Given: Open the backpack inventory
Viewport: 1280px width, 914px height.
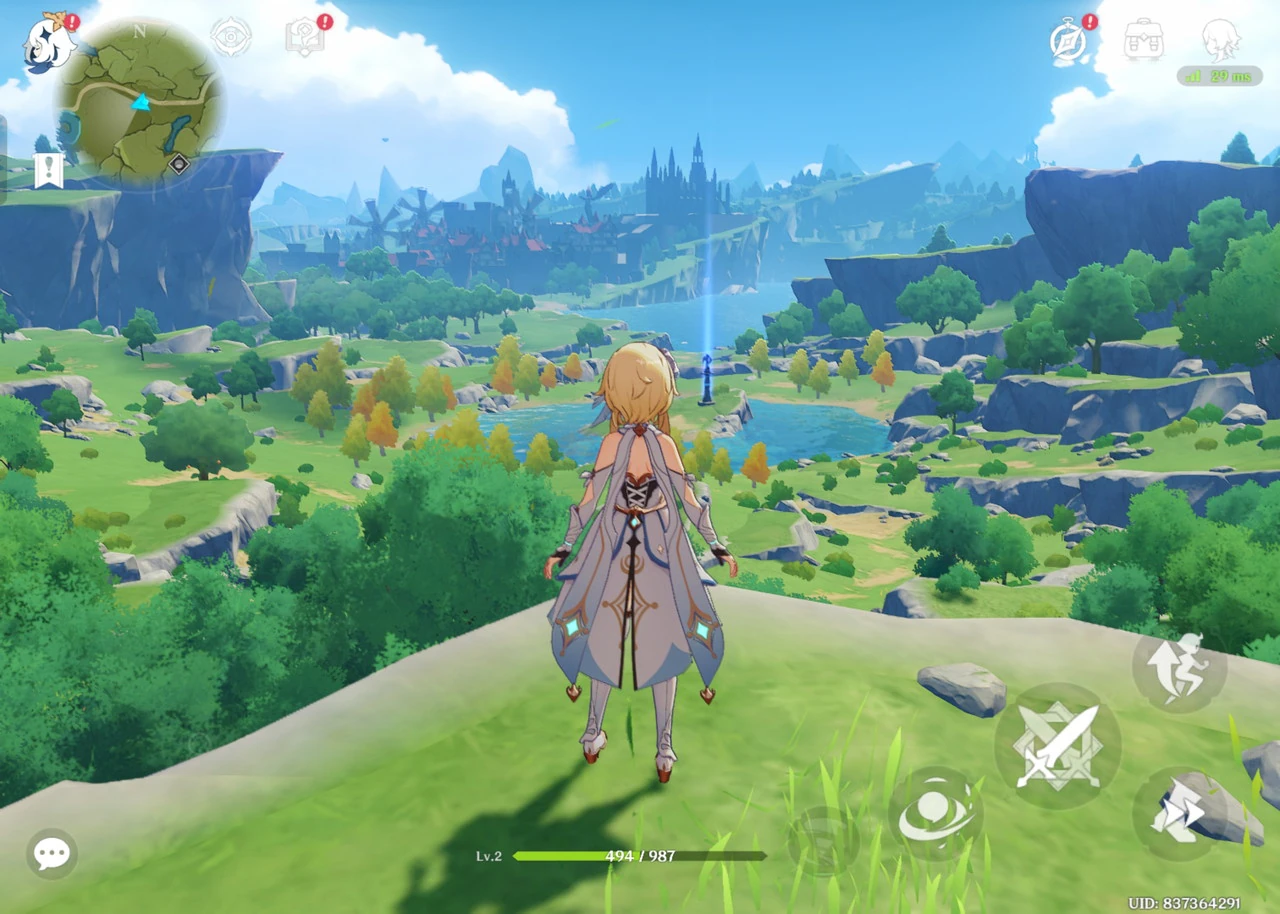Looking at the screenshot, I should pyautogui.click(x=1143, y=40).
